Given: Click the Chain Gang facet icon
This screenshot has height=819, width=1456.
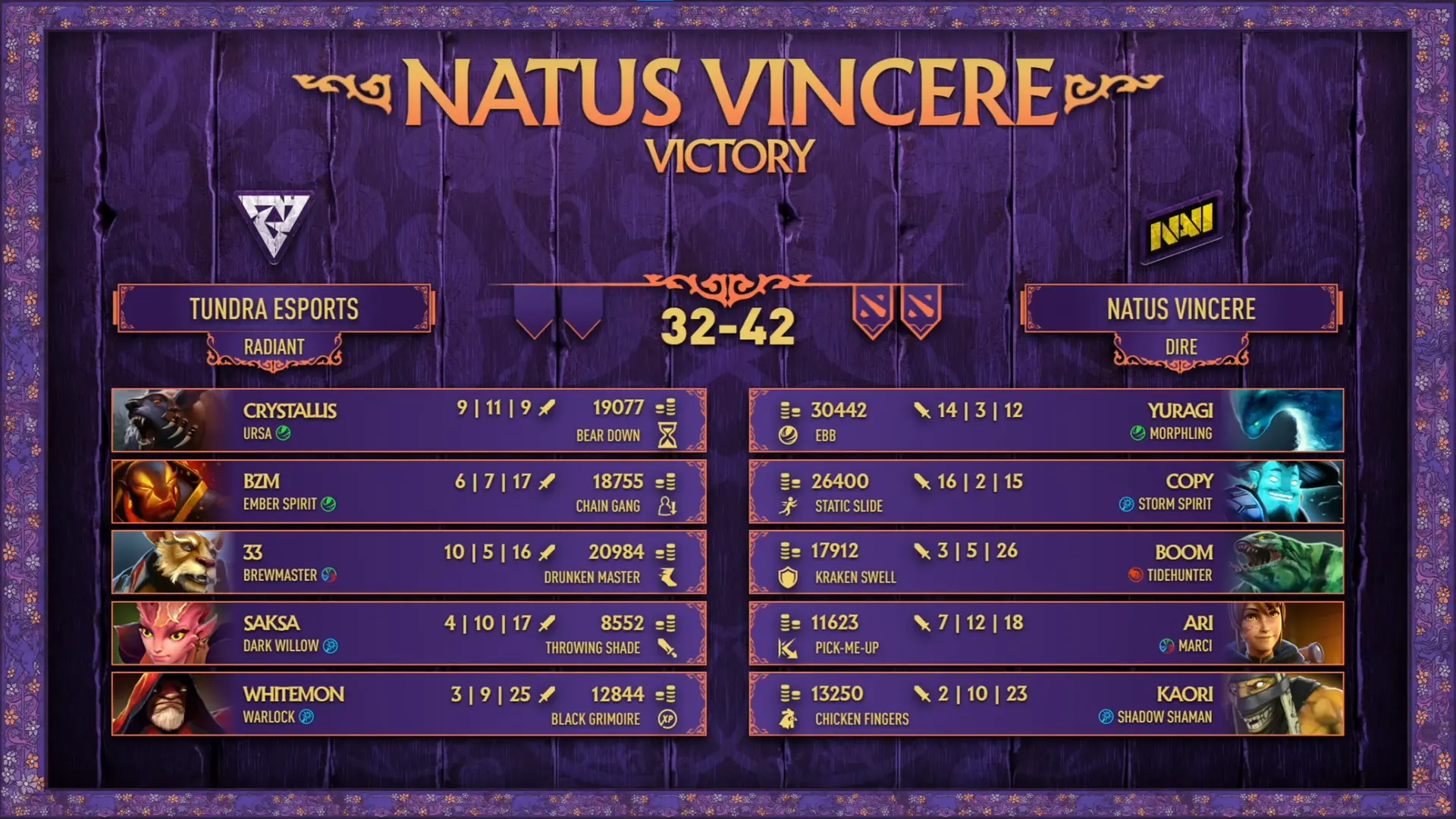Looking at the screenshot, I should [x=667, y=507].
